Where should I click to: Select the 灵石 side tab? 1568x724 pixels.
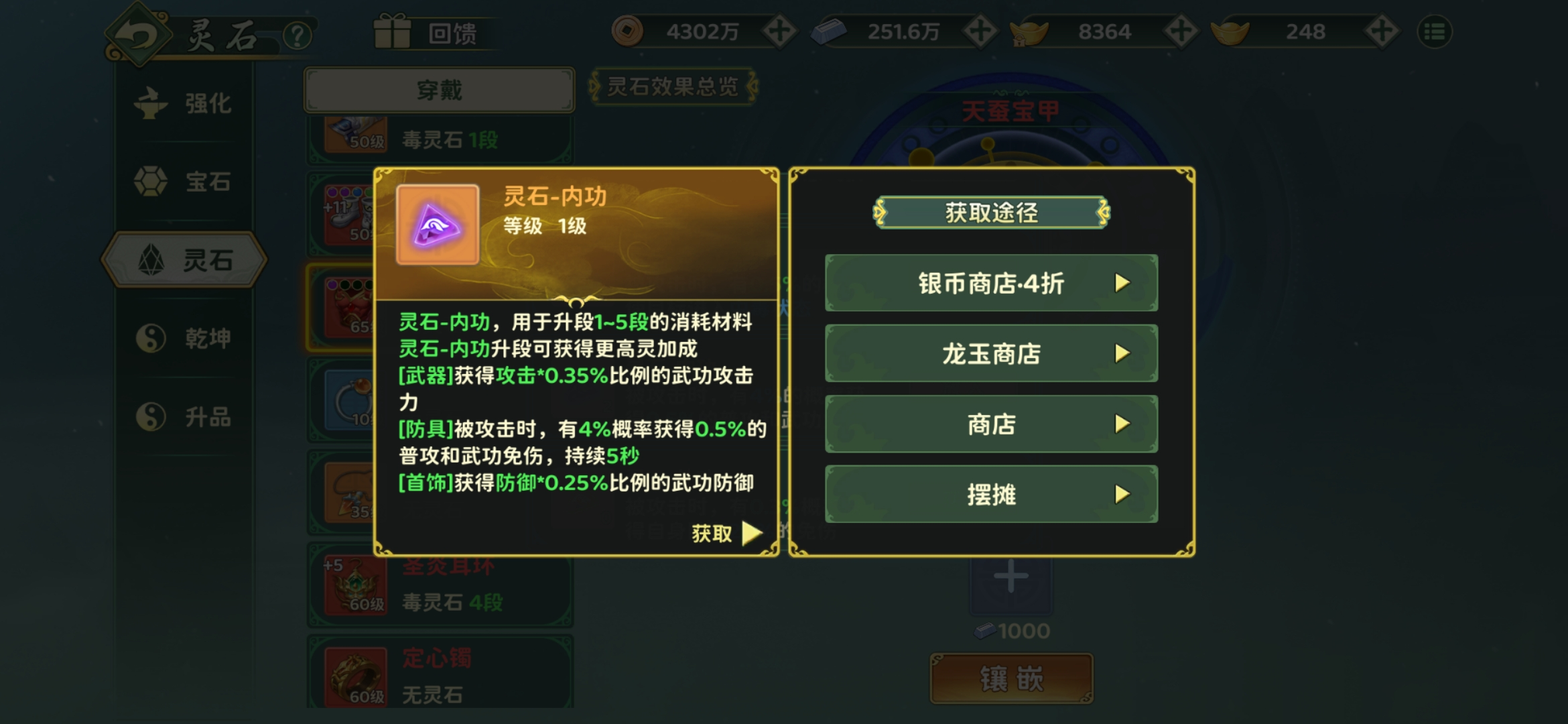coord(184,260)
